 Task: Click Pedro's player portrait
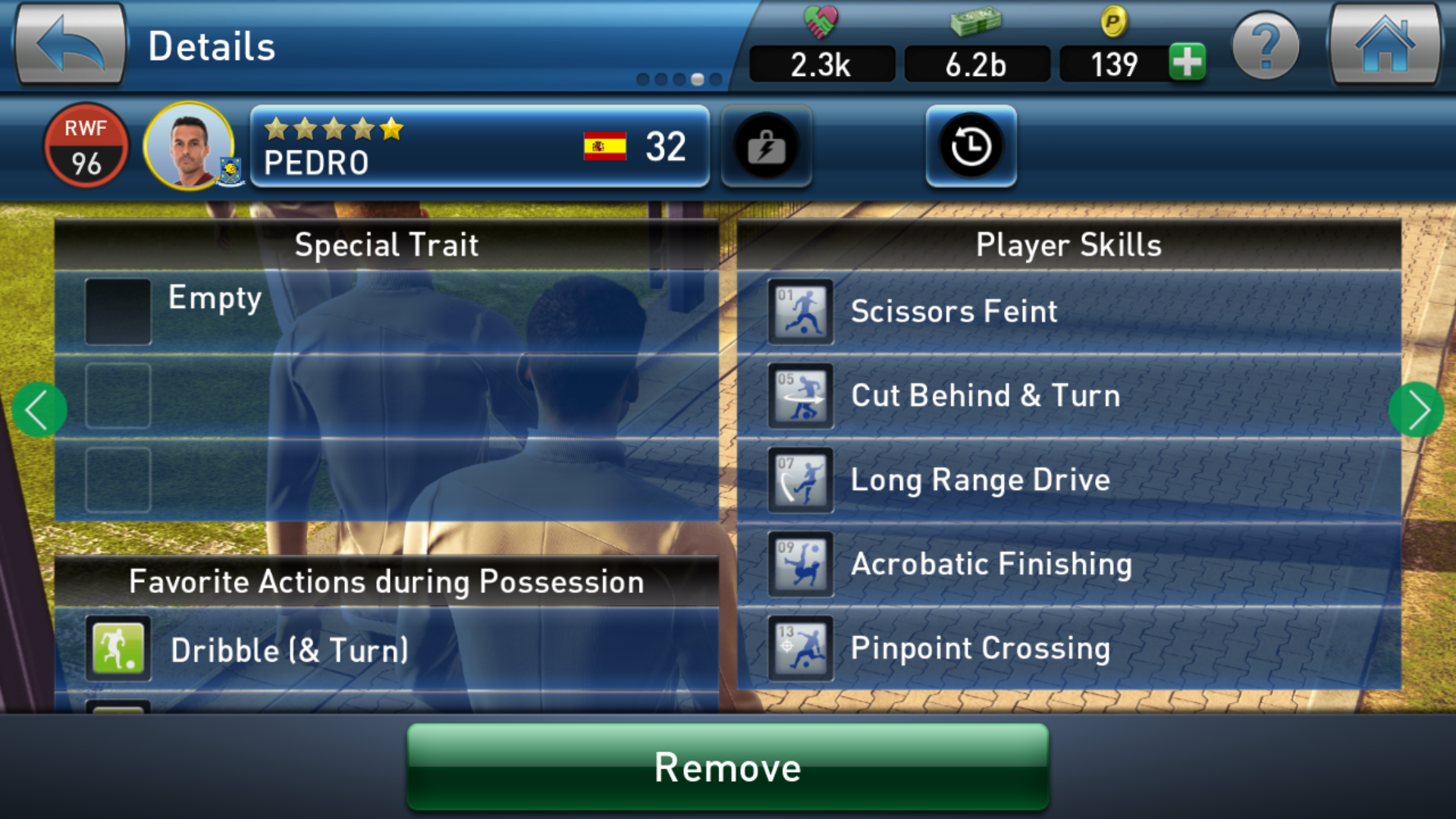(190, 146)
